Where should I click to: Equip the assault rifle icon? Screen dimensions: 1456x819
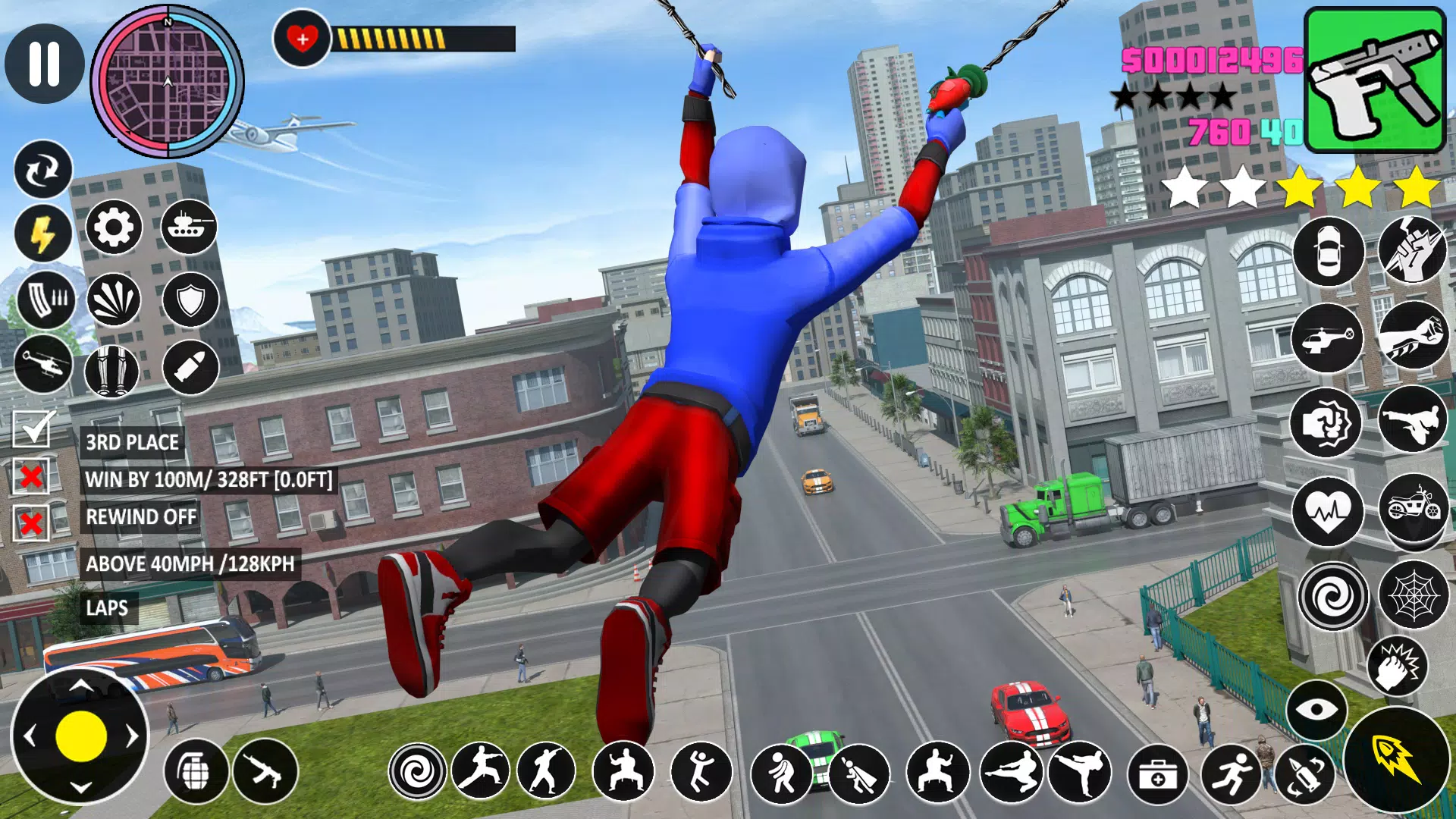click(265, 771)
